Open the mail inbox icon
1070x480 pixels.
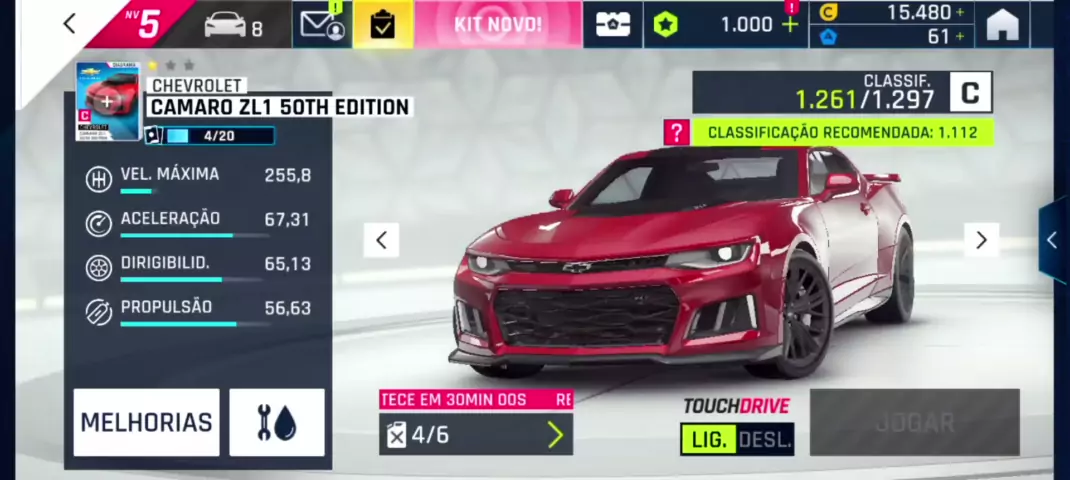pyautogui.click(x=322, y=24)
